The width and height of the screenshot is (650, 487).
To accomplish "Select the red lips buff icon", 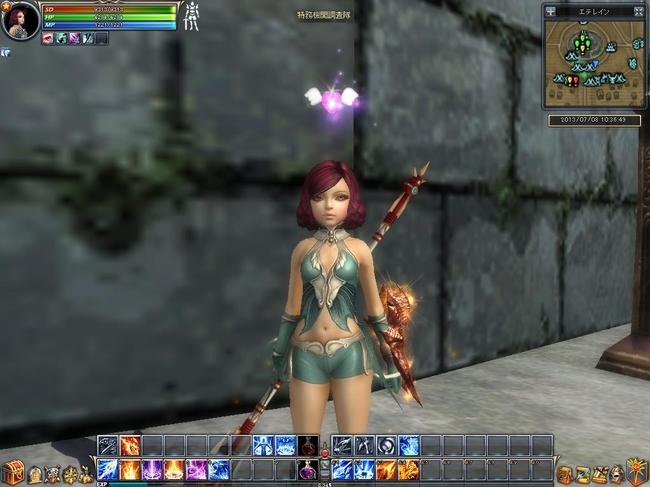I will click(x=48, y=38).
